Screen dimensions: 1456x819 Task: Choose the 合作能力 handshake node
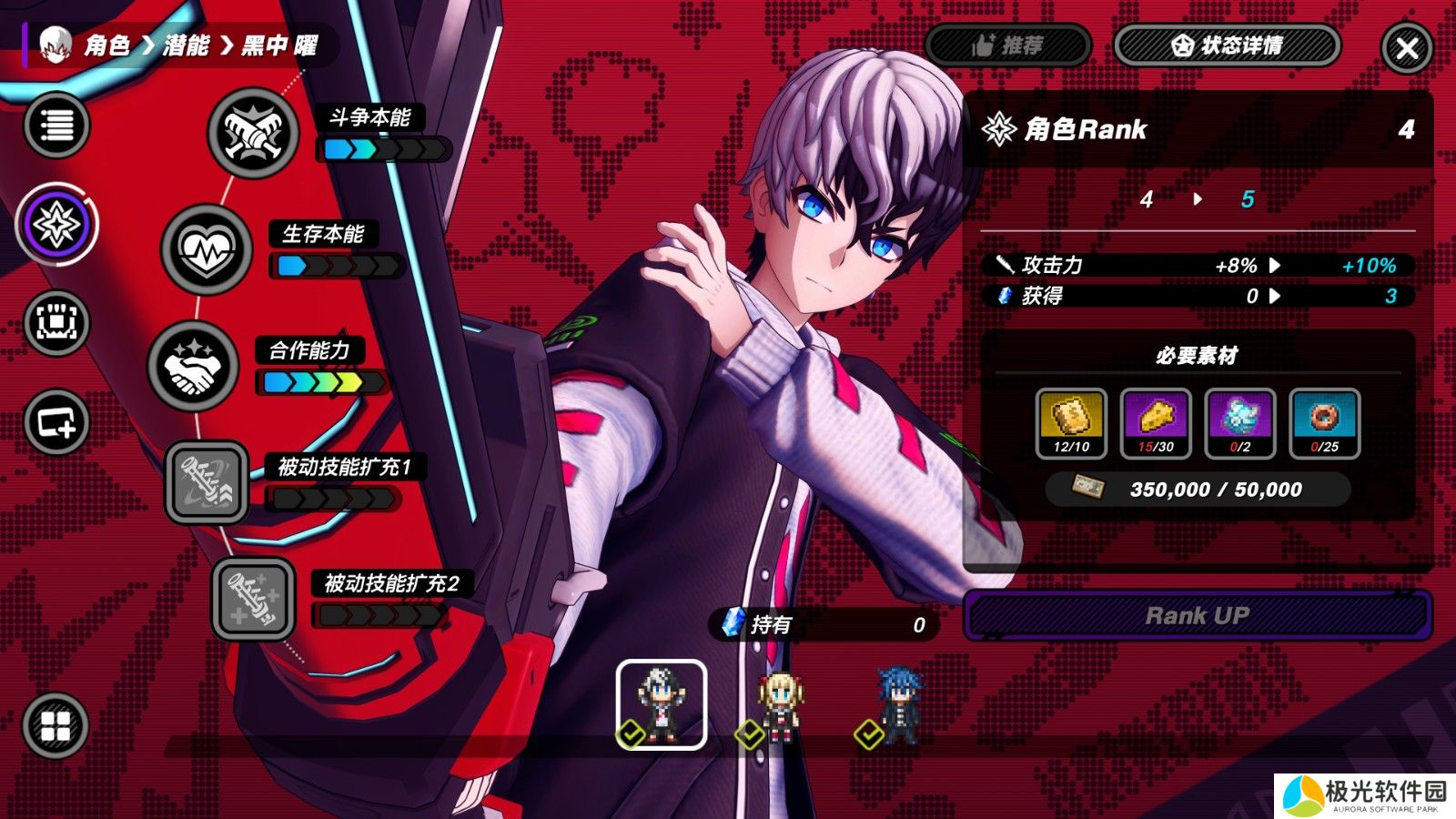pyautogui.click(x=193, y=366)
